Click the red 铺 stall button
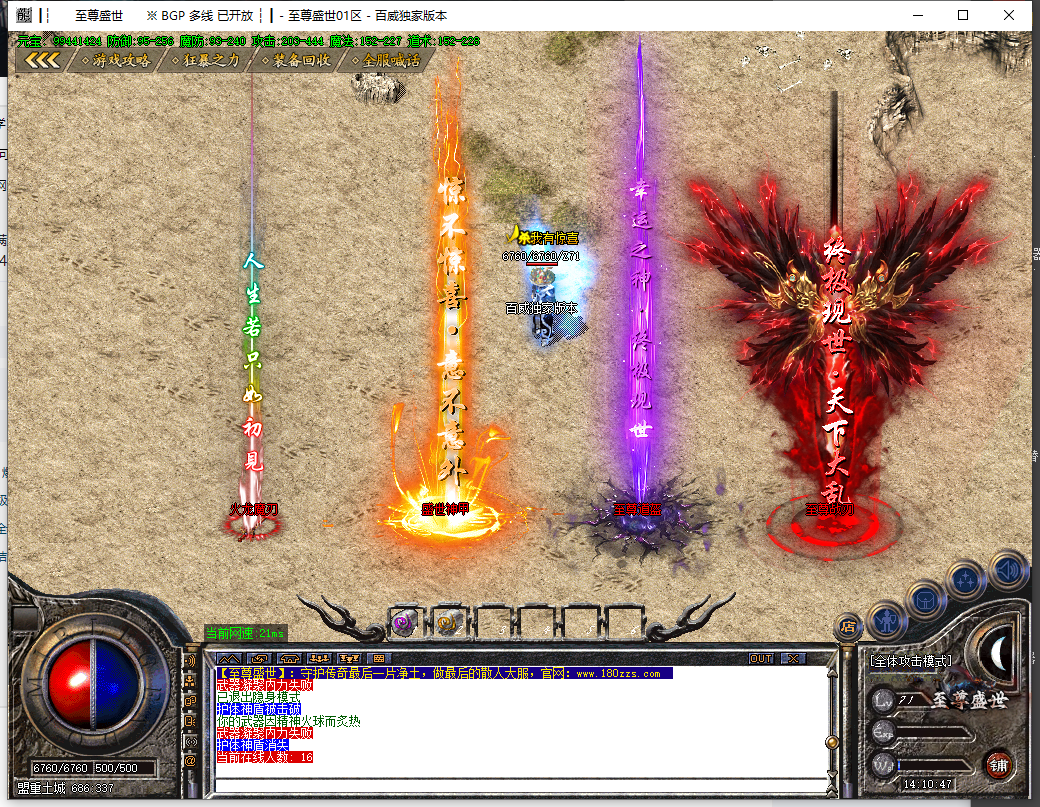This screenshot has height=807, width=1040. (997, 764)
